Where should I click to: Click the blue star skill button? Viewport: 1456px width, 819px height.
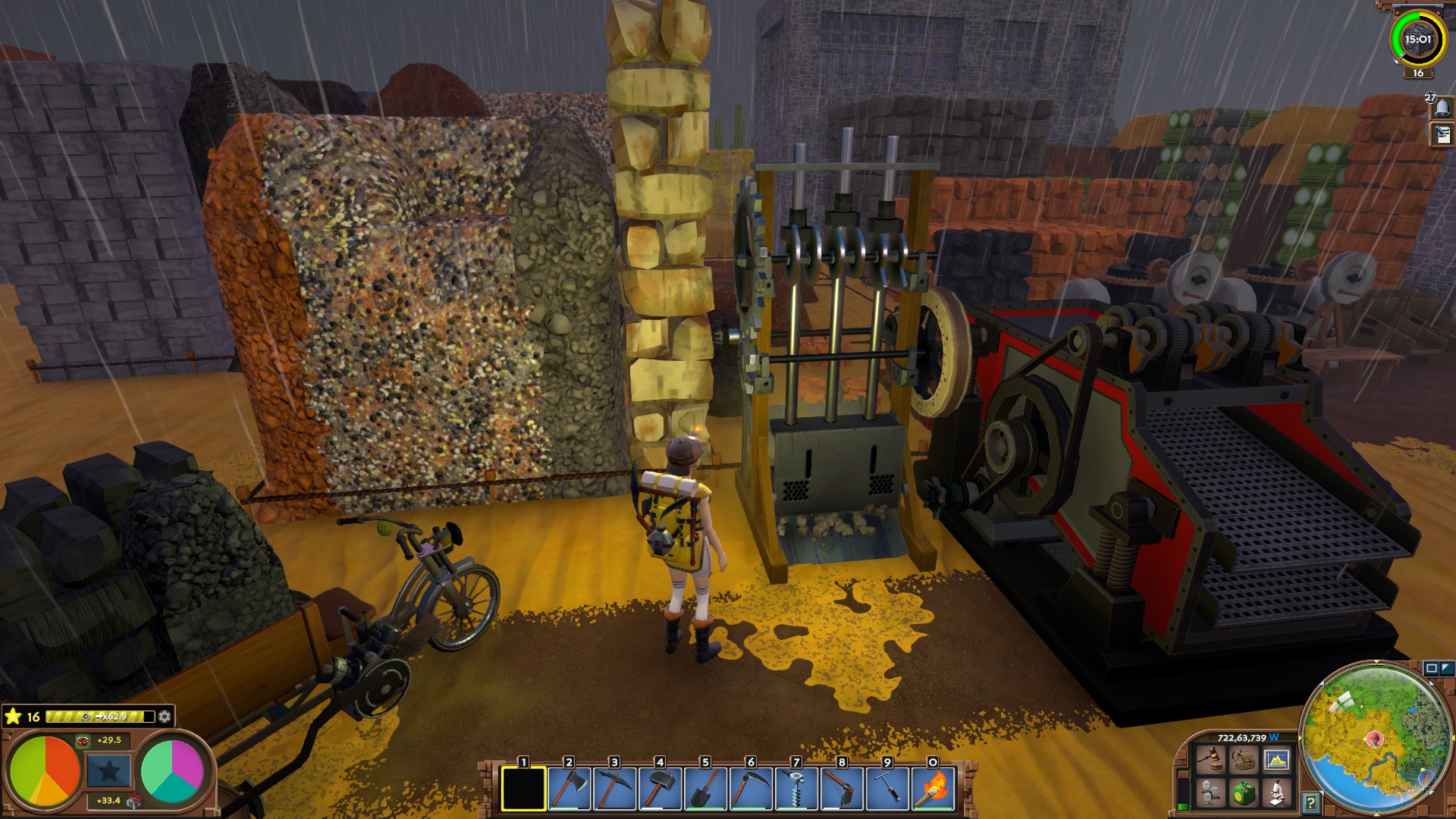pos(108,770)
